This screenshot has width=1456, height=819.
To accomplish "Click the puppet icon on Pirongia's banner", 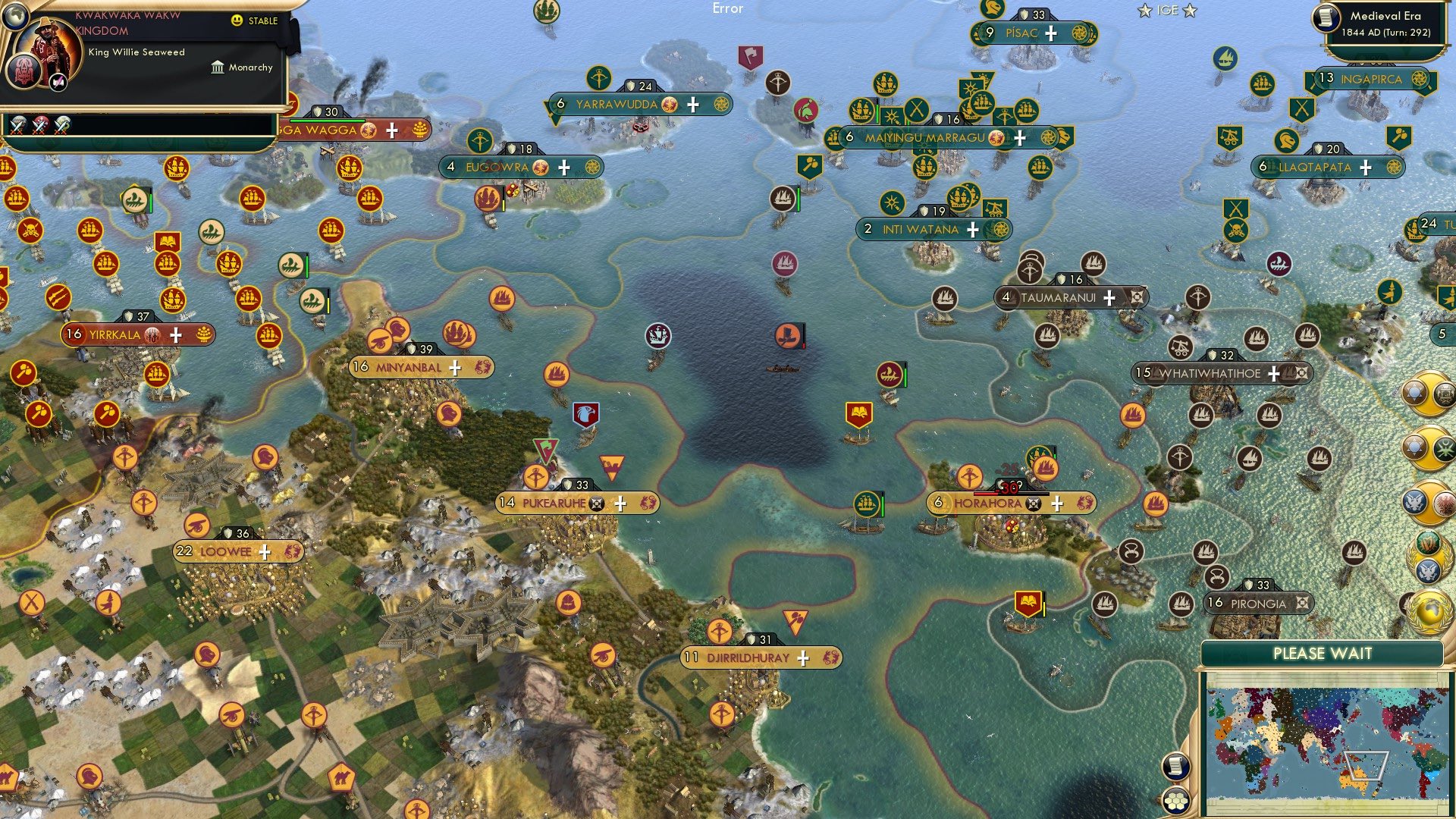I will 1301,604.
